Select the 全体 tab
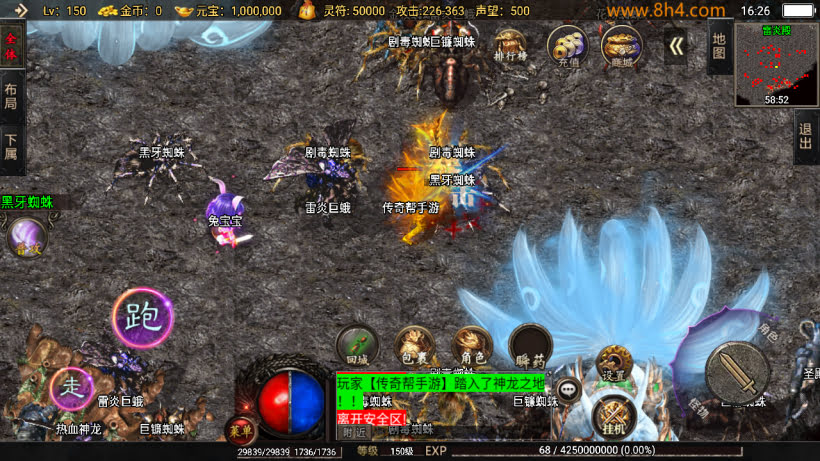820x461 pixels. [12, 46]
